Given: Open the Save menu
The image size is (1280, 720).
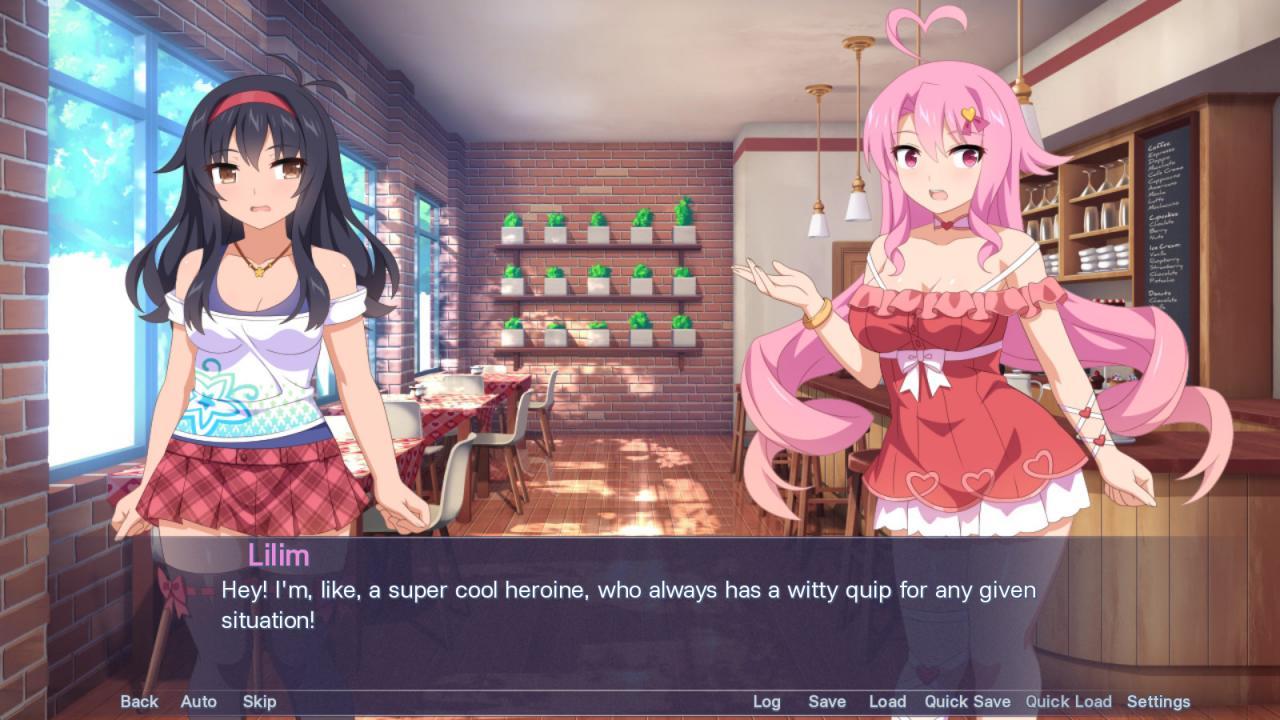Looking at the screenshot, I should click(x=828, y=701).
